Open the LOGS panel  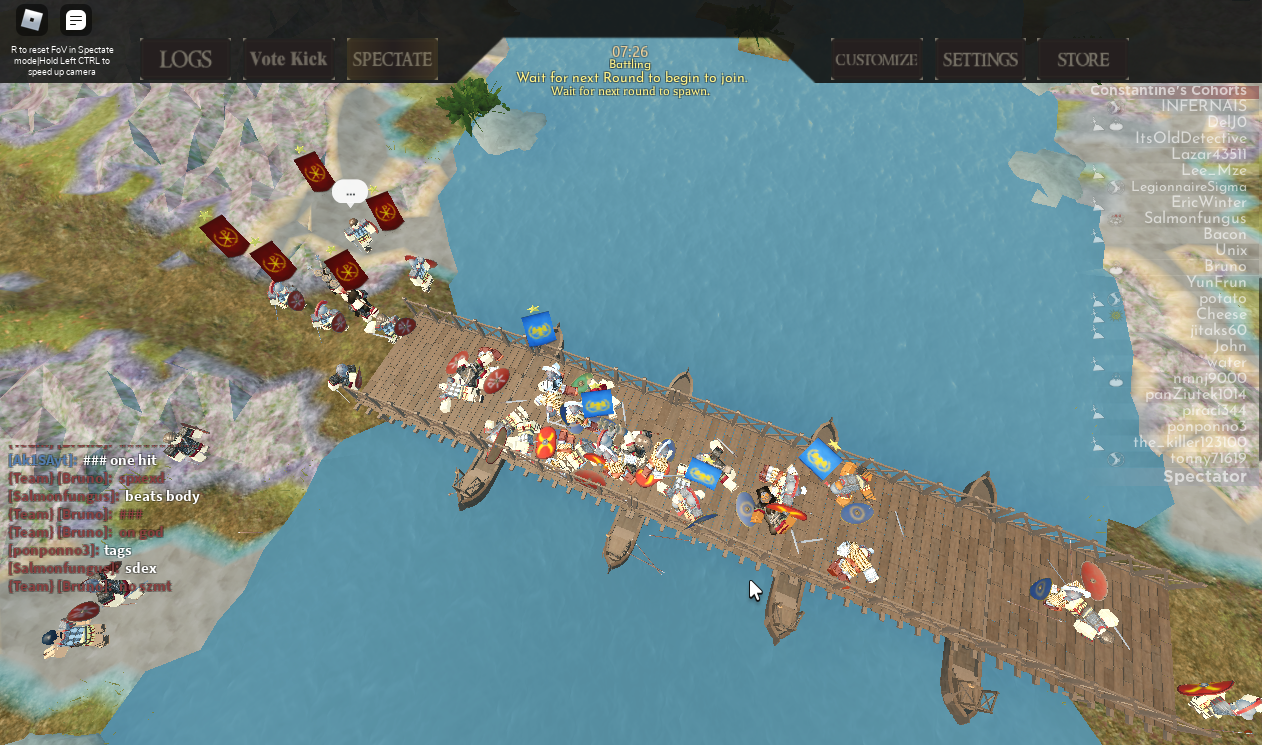(186, 59)
